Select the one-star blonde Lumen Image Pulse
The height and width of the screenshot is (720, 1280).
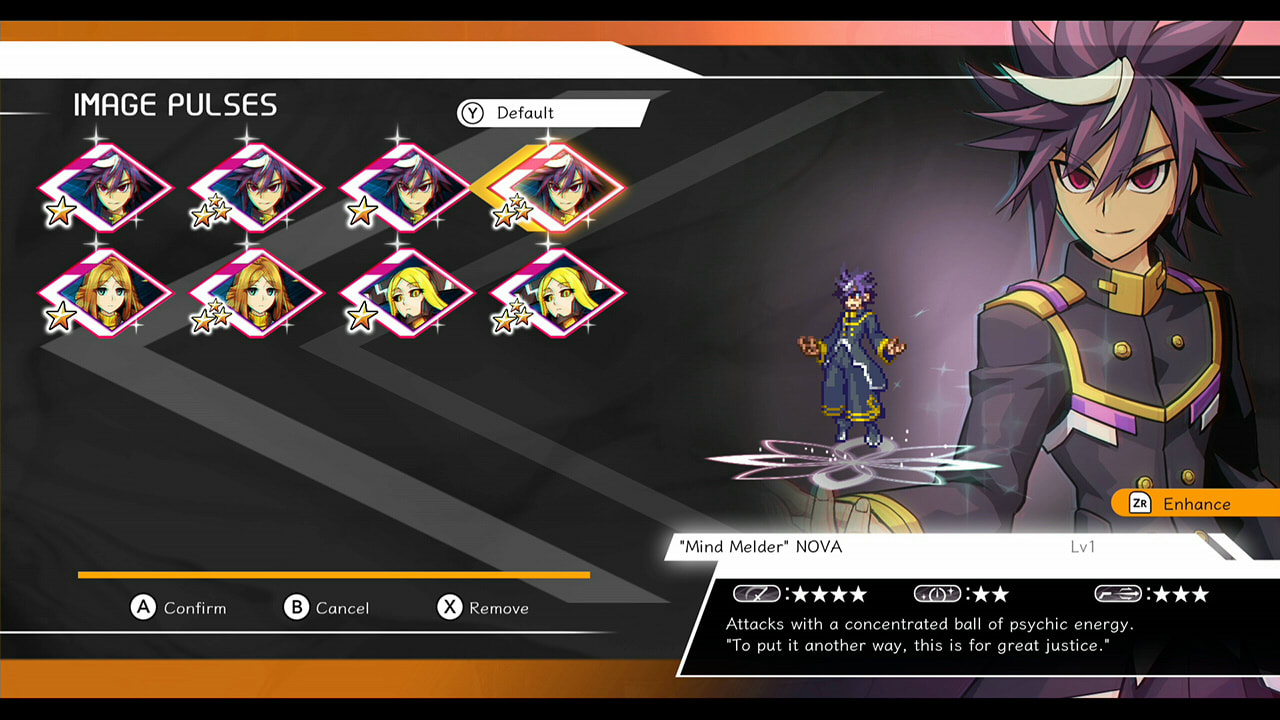pyautogui.click(x=105, y=295)
